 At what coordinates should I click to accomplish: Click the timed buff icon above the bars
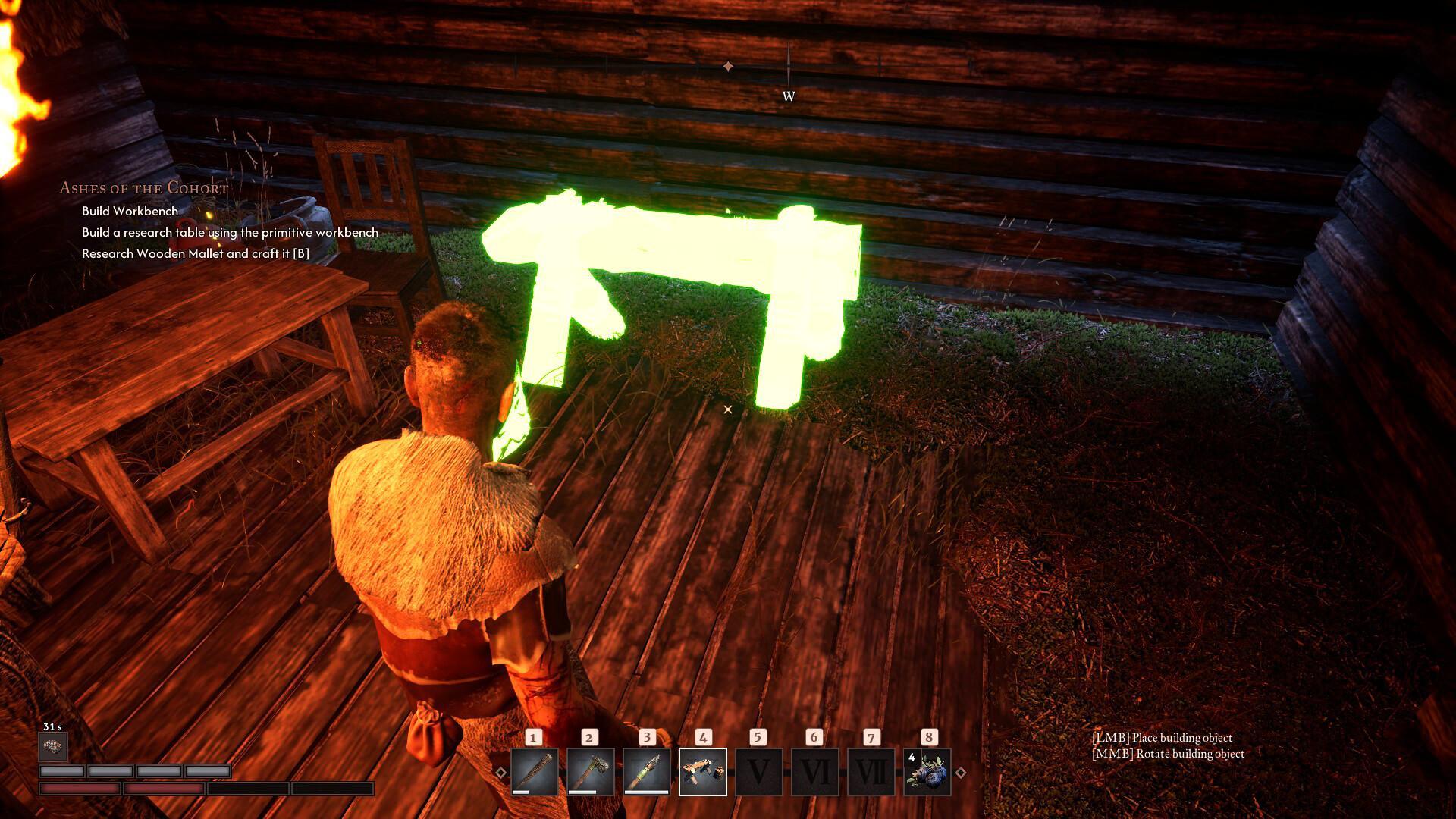tap(53, 747)
